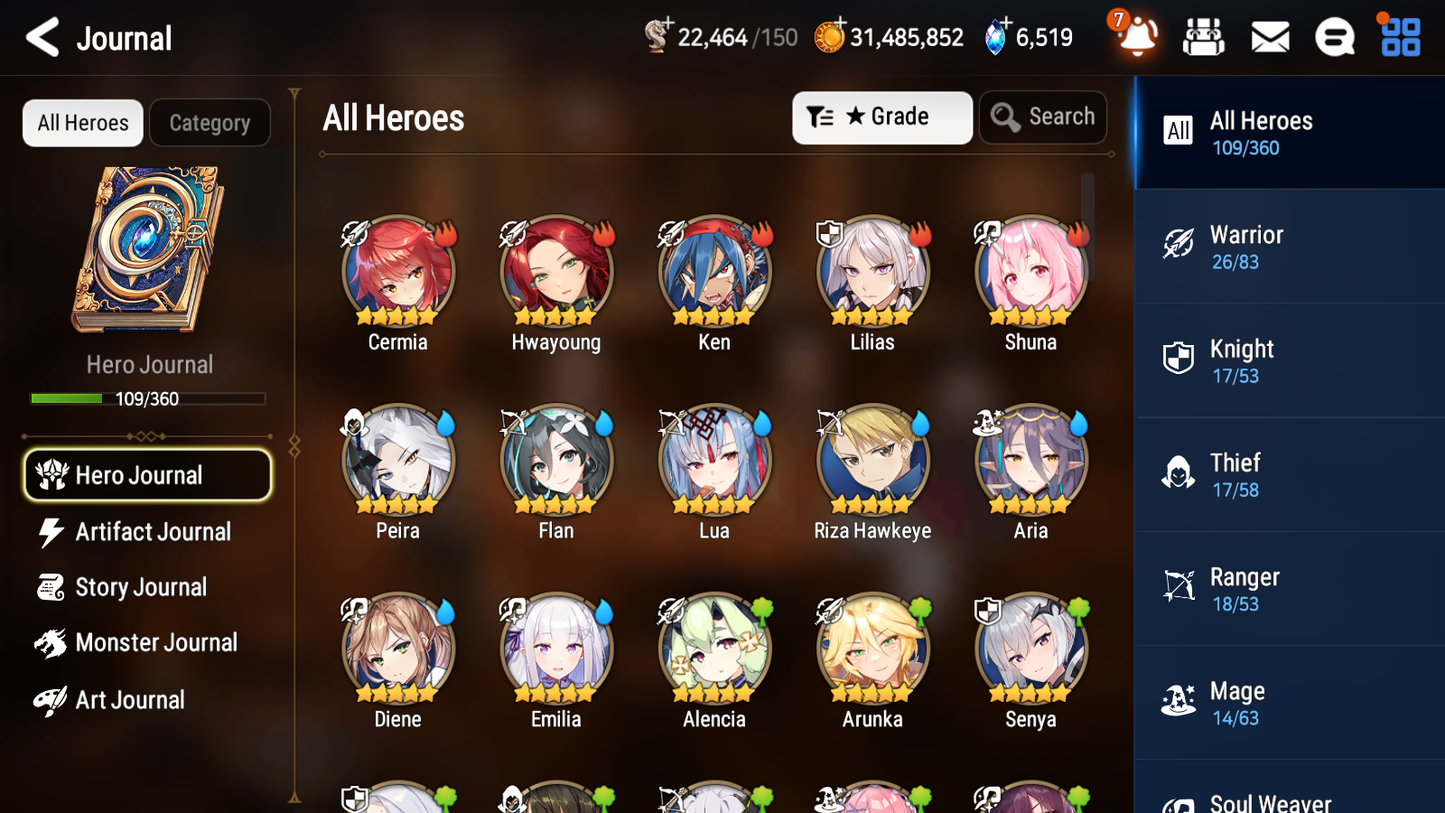
Task: Expand the menu grid in the top-right corner
Action: pyautogui.click(x=1398, y=35)
